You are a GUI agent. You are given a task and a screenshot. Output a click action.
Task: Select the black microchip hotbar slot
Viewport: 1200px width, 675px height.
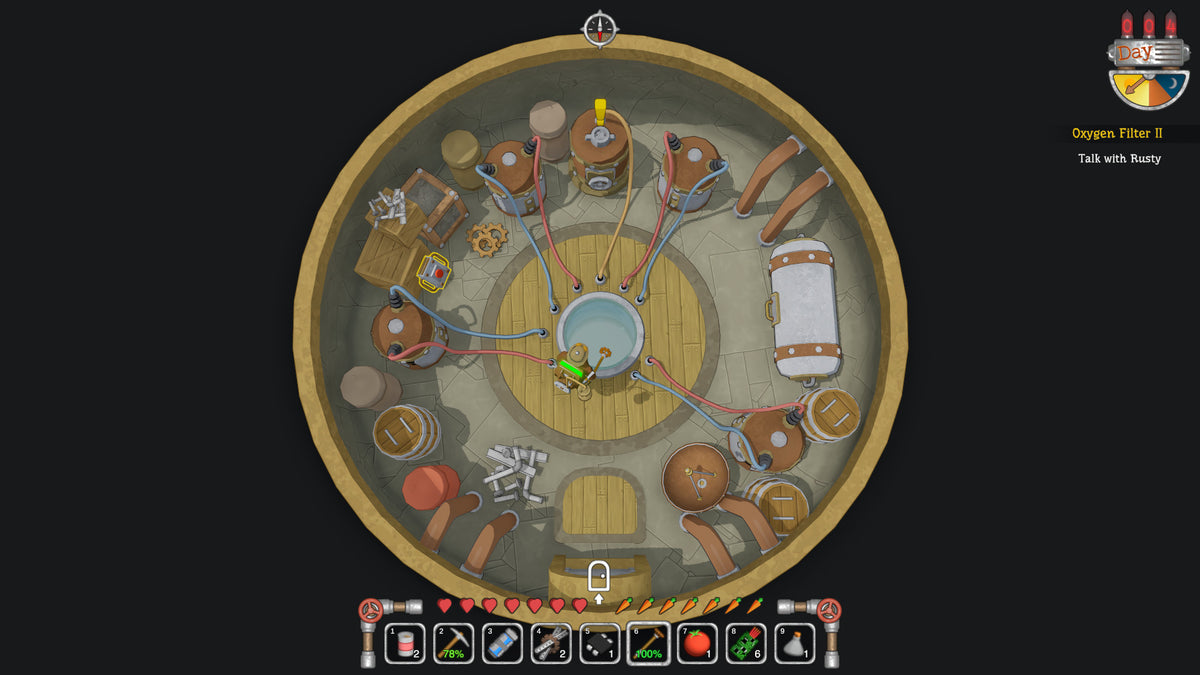pos(600,643)
